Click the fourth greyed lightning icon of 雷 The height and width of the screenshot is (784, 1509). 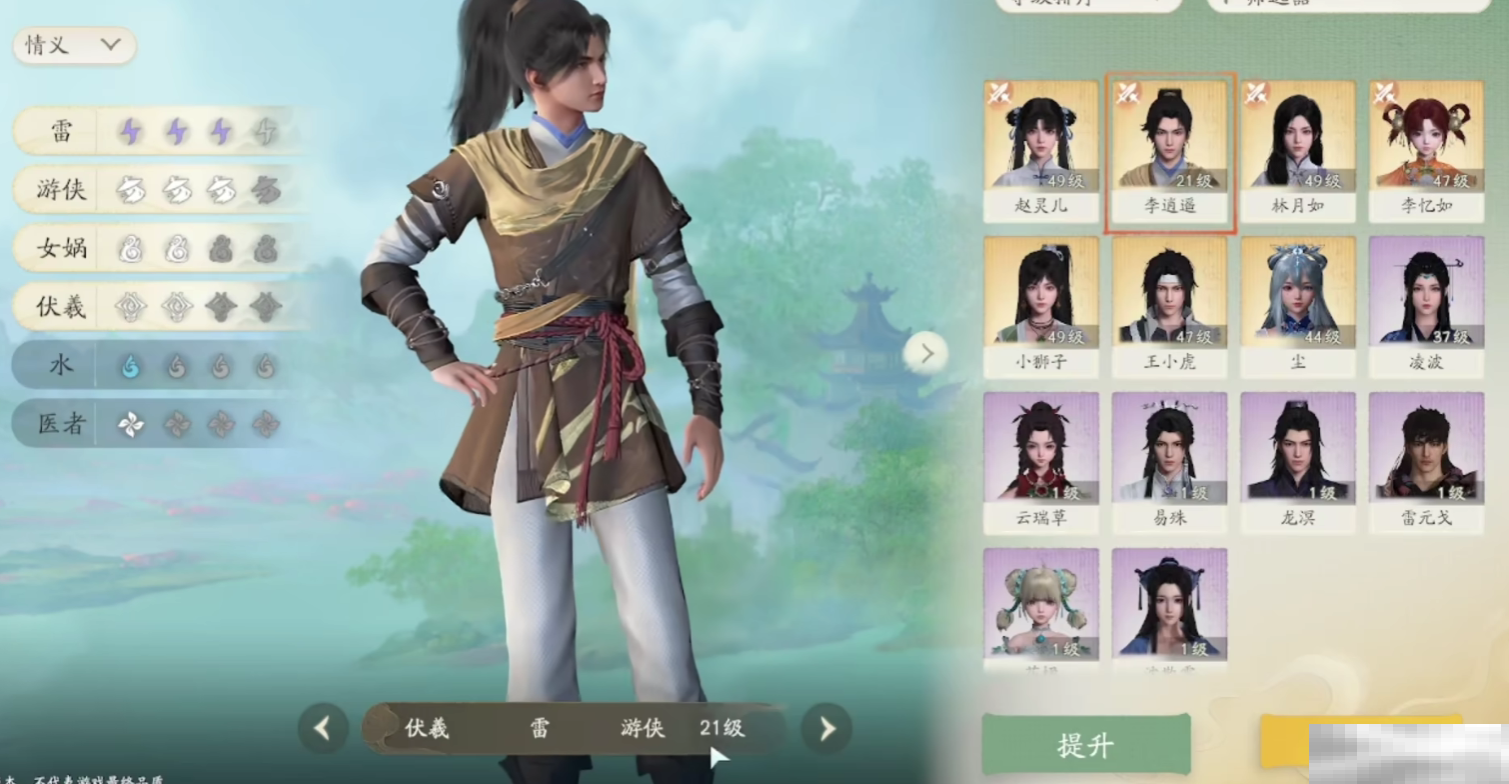click(x=265, y=131)
